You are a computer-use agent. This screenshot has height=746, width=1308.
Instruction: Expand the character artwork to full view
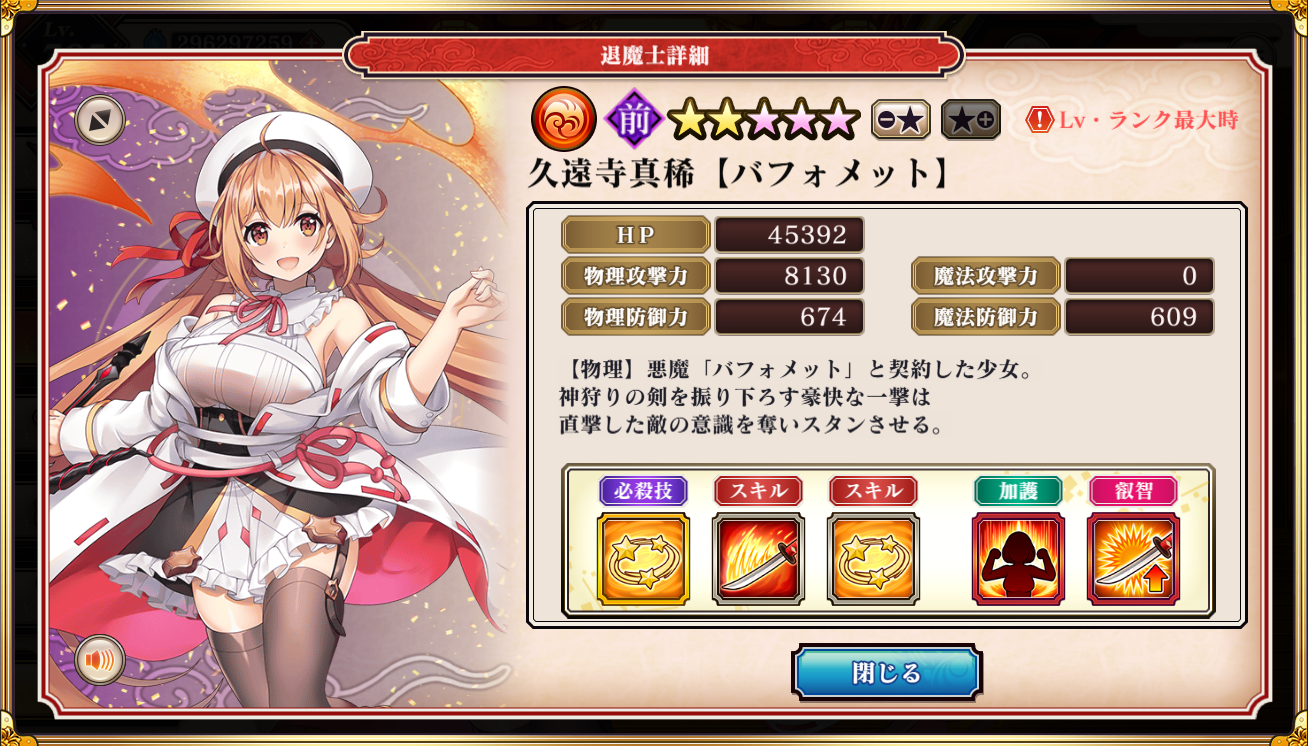100,120
